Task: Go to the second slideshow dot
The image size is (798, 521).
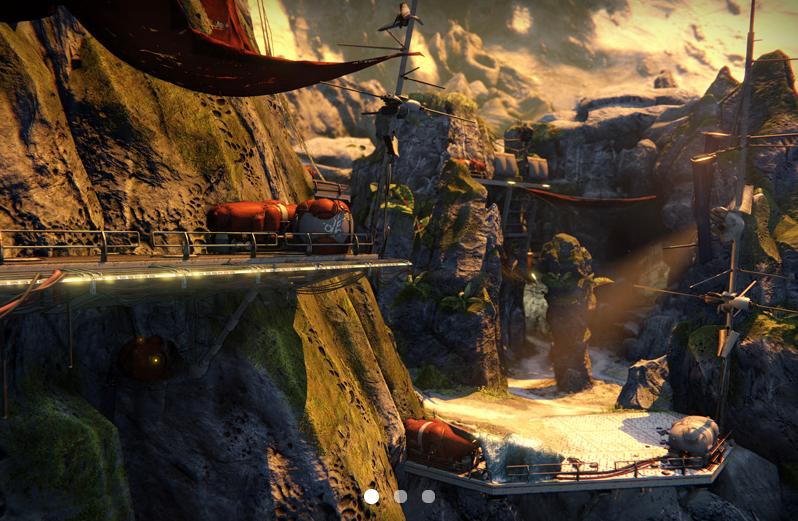Action: (x=400, y=496)
